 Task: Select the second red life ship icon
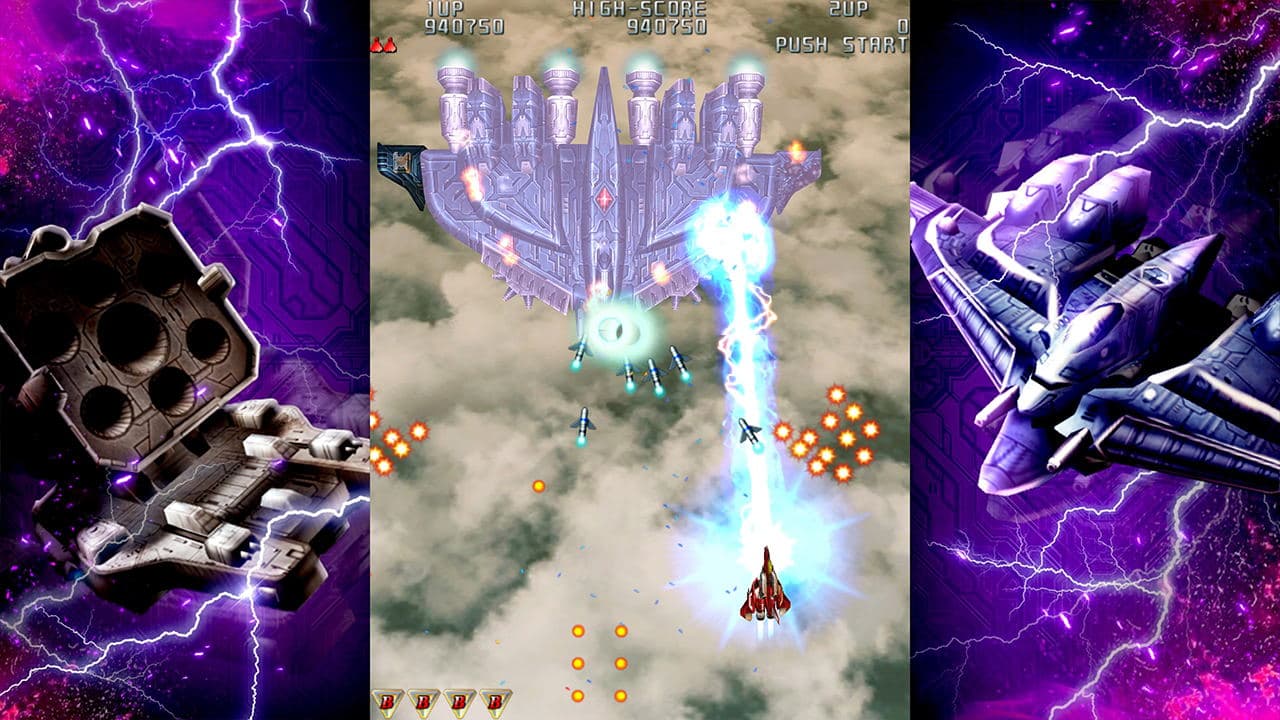tap(391, 44)
